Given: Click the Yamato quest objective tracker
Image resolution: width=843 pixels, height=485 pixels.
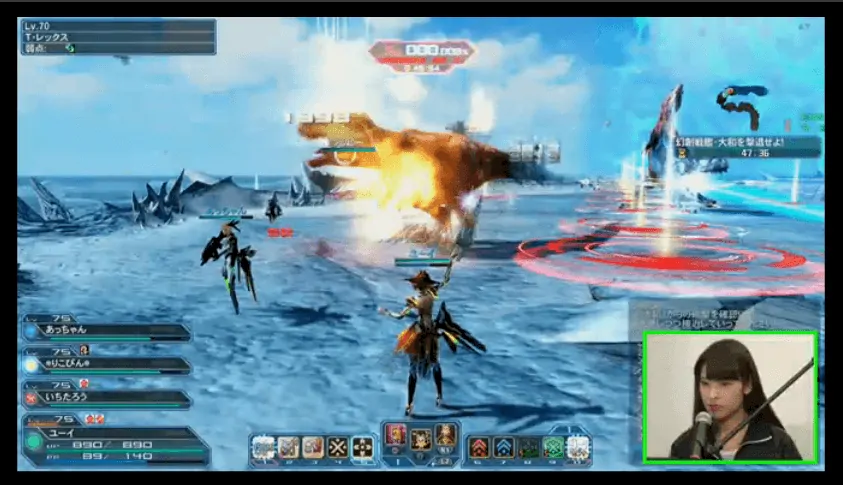Looking at the screenshot, I should (744, 147).
